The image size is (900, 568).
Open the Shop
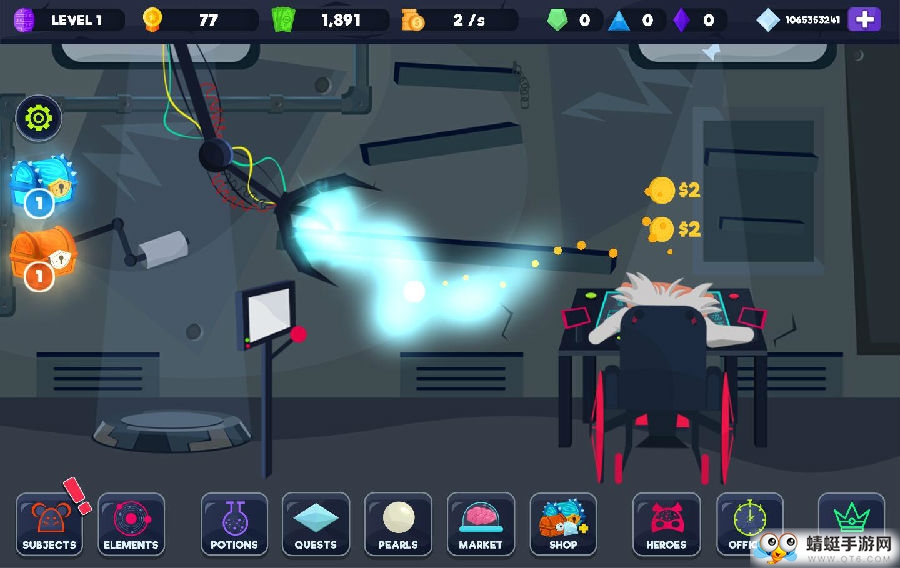[x=563, y=524]
